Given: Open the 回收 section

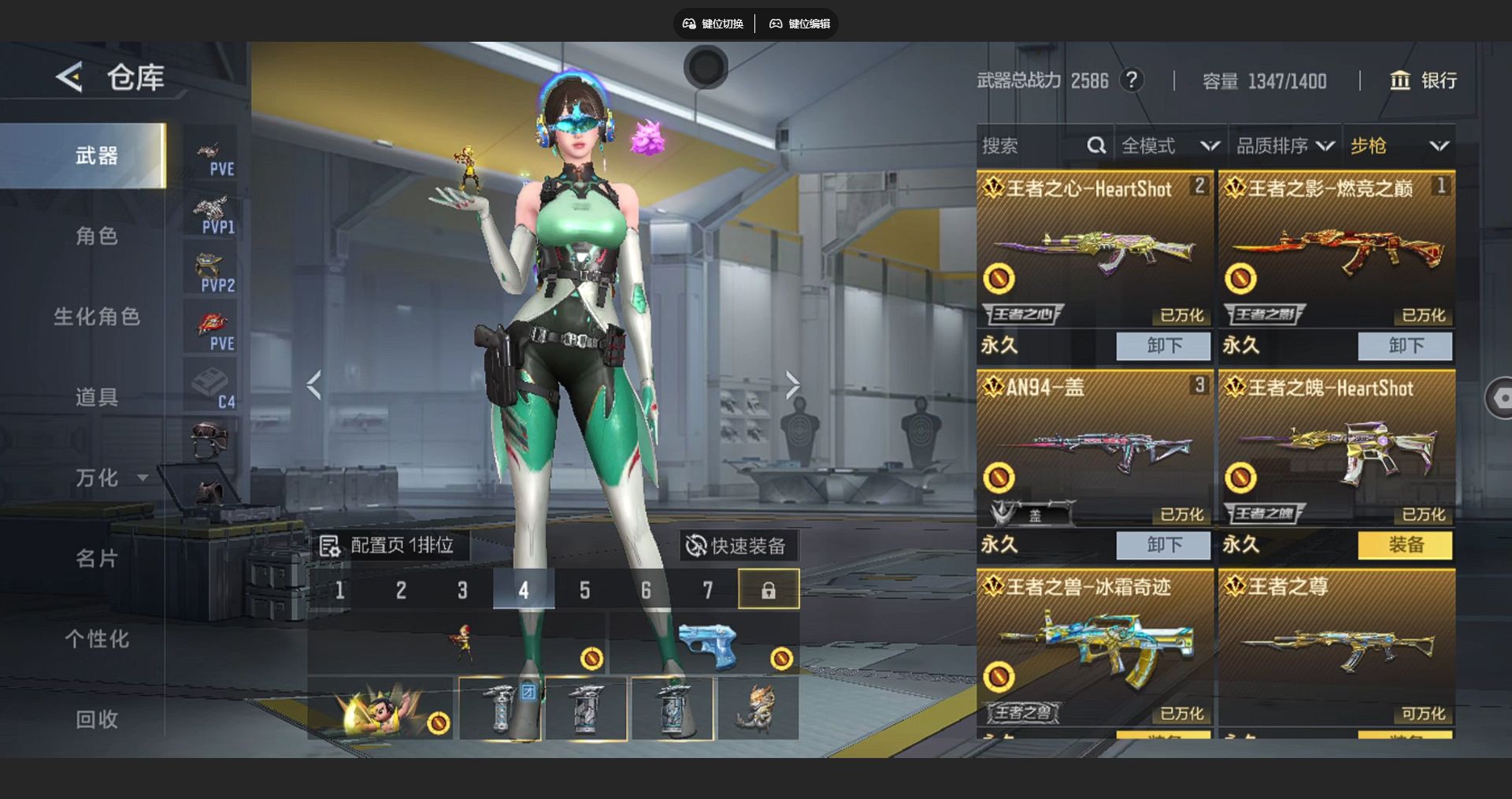Looking at the screenshot, I should [x=96, y=719].
